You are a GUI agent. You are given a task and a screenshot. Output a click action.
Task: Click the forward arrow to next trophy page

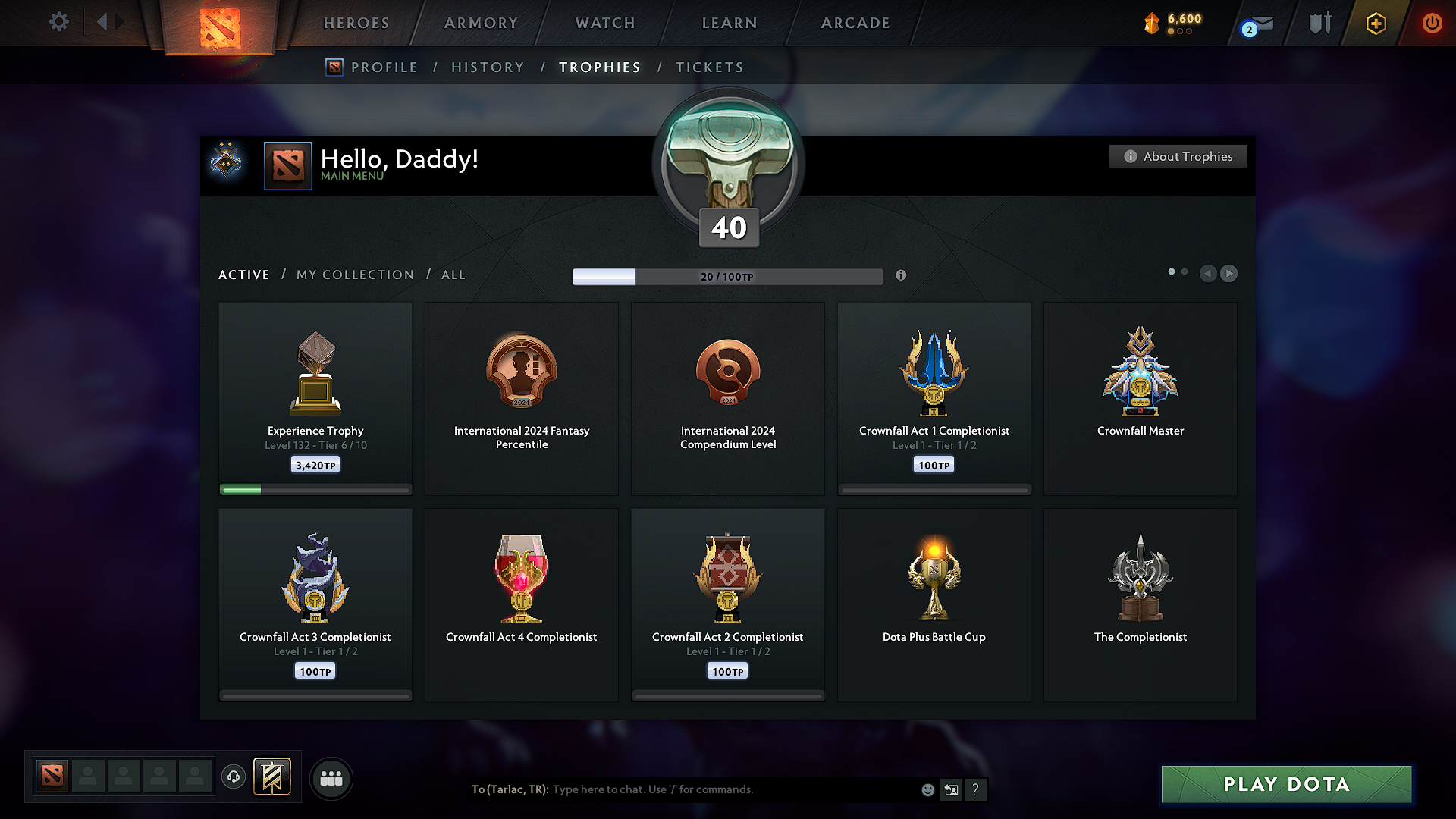1228,274
